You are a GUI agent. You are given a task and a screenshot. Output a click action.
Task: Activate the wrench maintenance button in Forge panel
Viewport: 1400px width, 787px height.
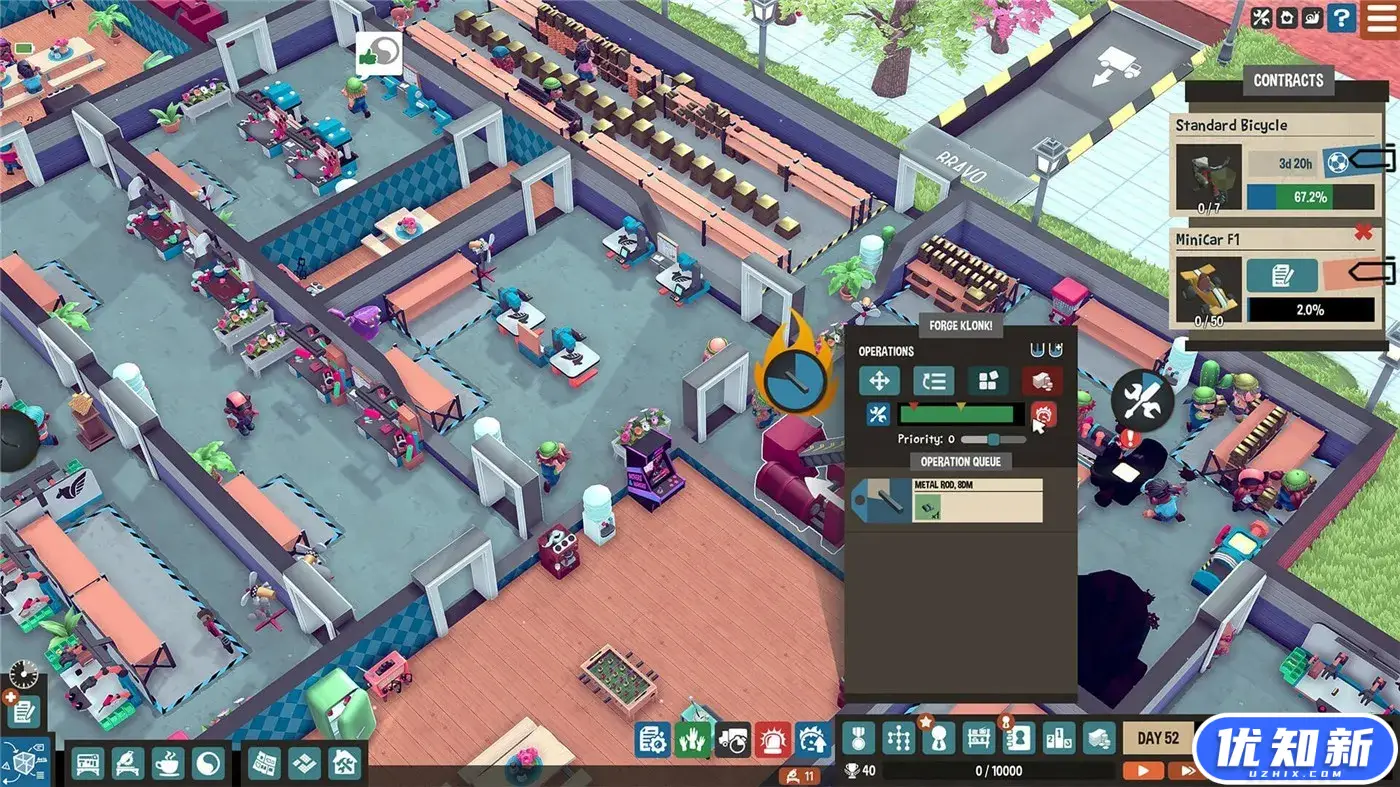point(878,414)
